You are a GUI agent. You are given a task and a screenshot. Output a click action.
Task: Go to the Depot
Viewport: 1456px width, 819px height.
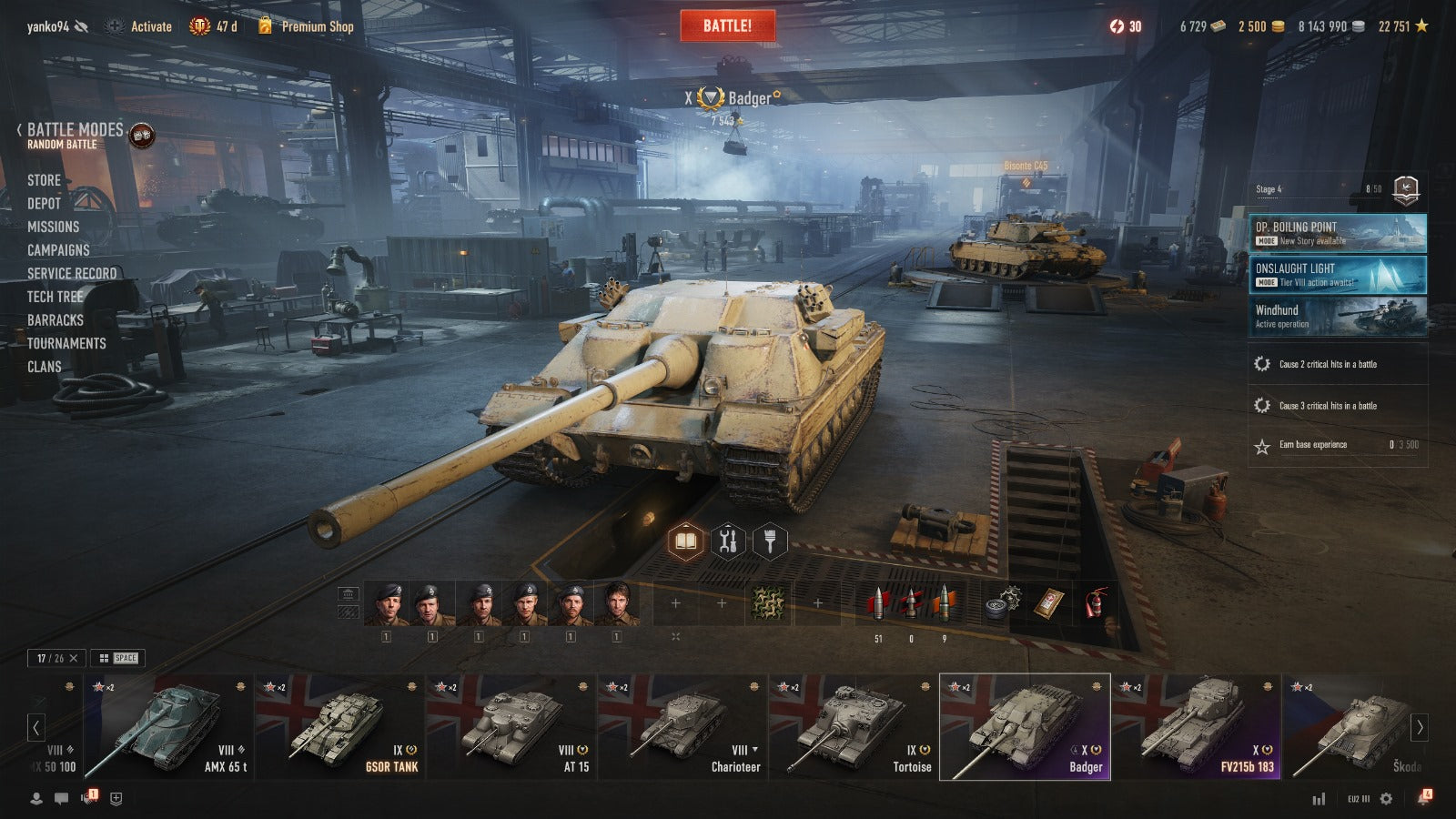44,204
